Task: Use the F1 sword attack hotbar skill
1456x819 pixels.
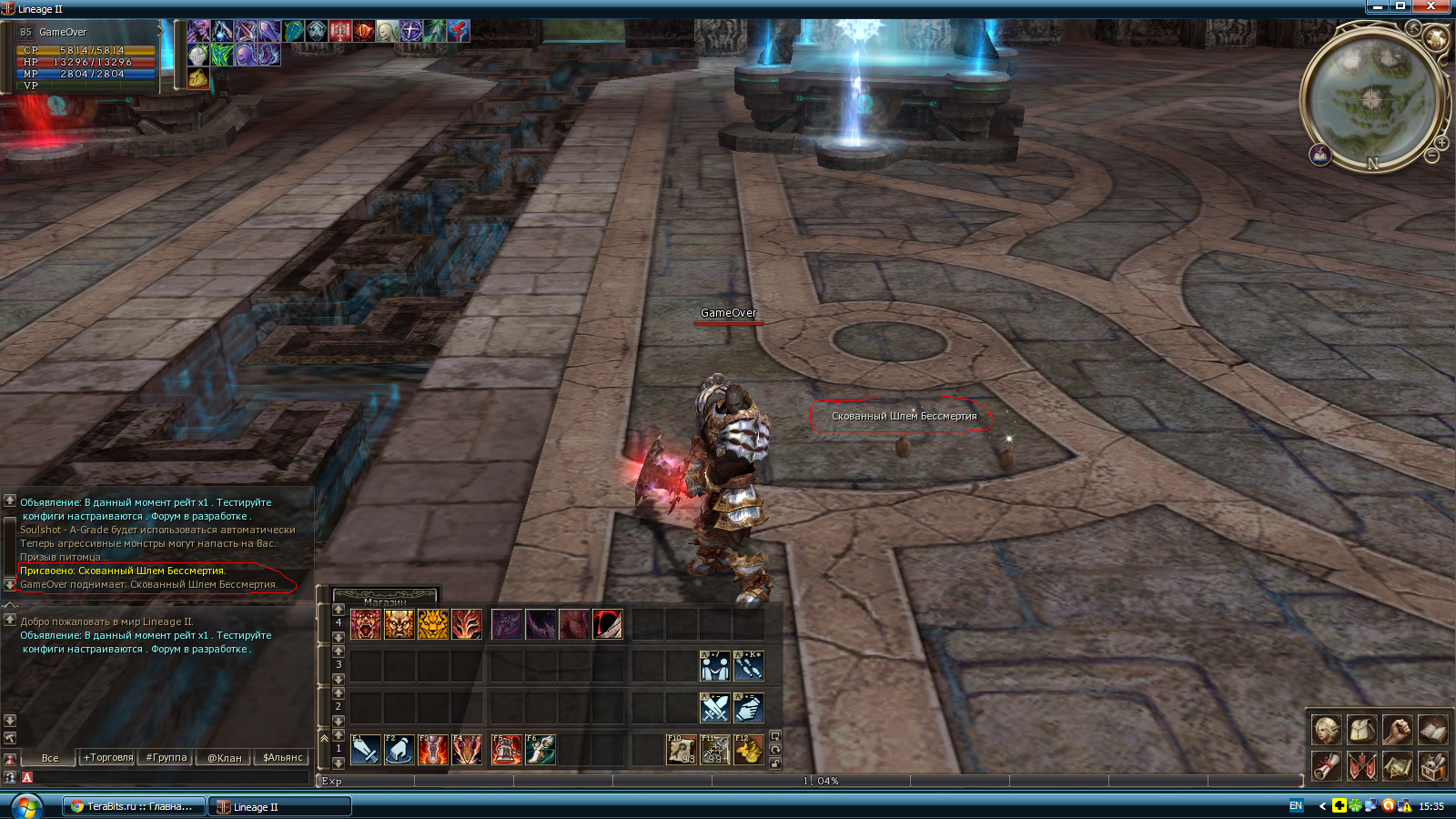Action: click(x=366, y=750)
